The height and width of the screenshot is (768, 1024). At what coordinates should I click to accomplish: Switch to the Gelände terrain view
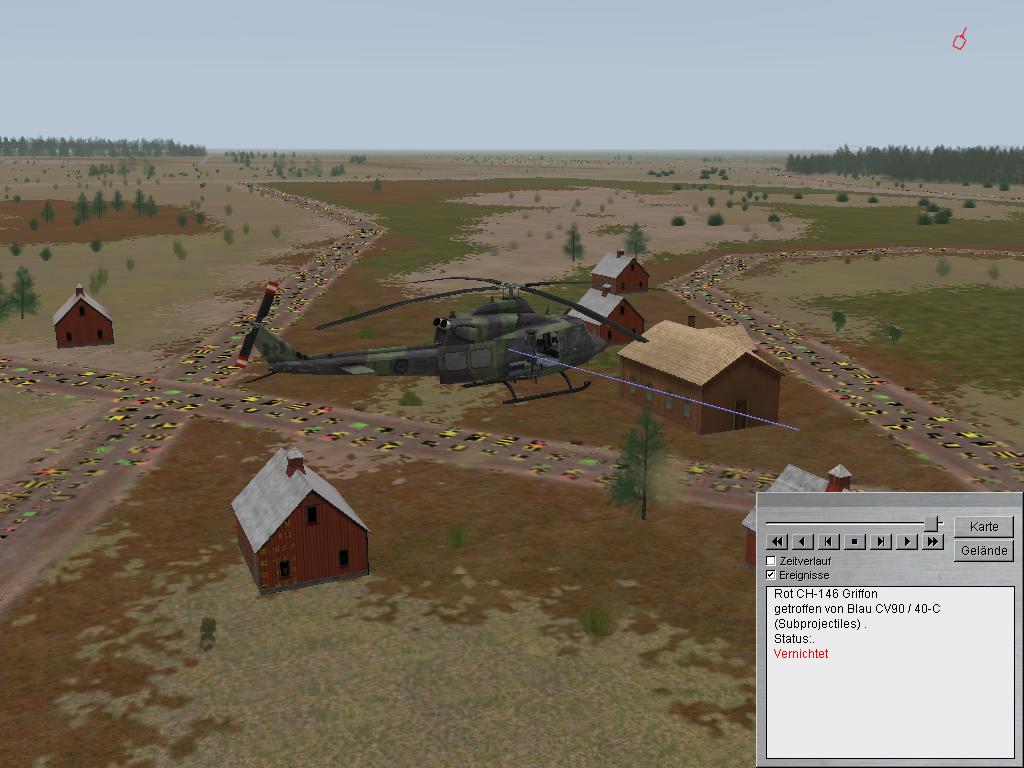[984, 550]
